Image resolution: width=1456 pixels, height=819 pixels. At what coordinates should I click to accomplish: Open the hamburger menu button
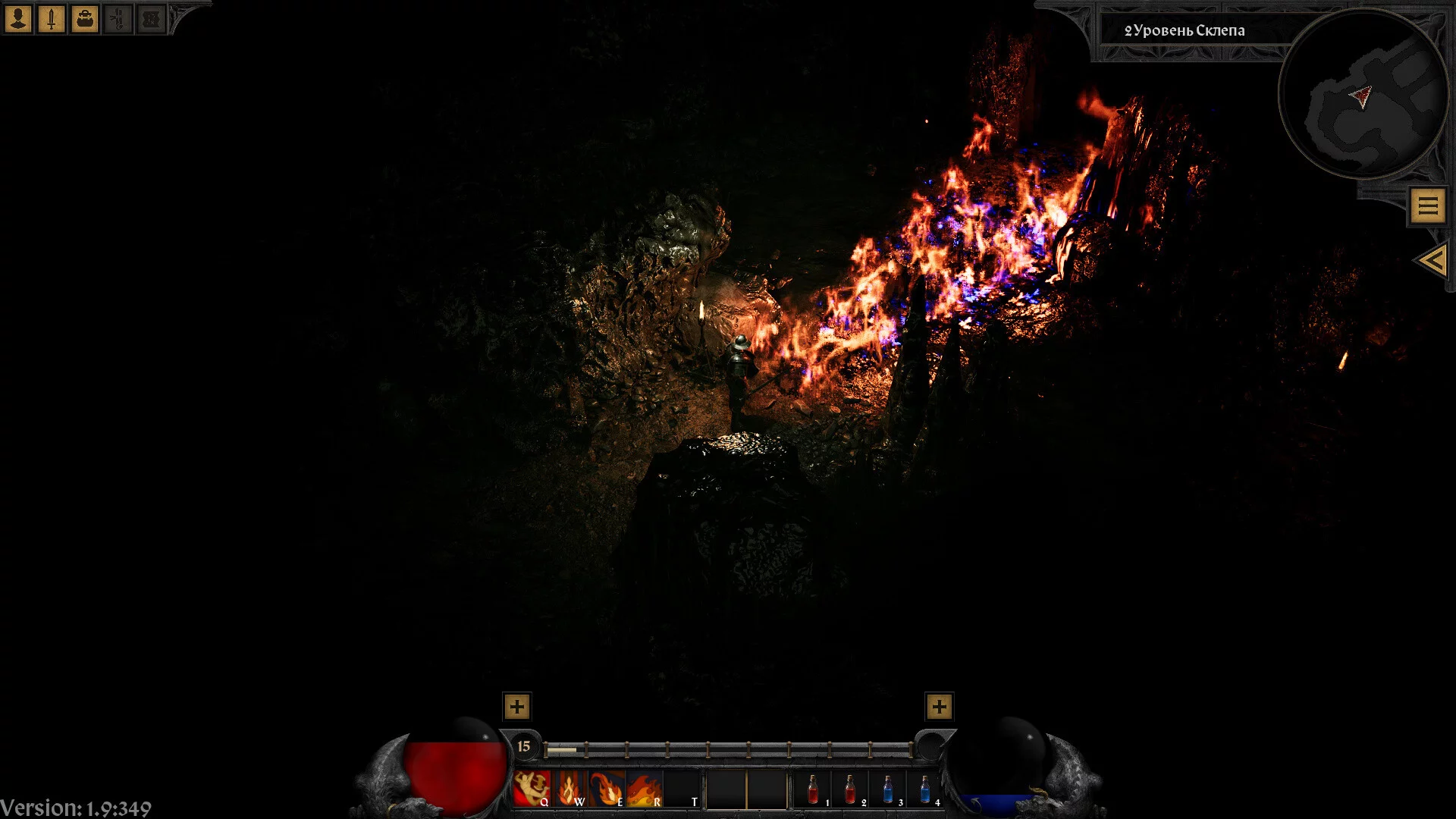pyautogui.click(x=1428, y=206)
